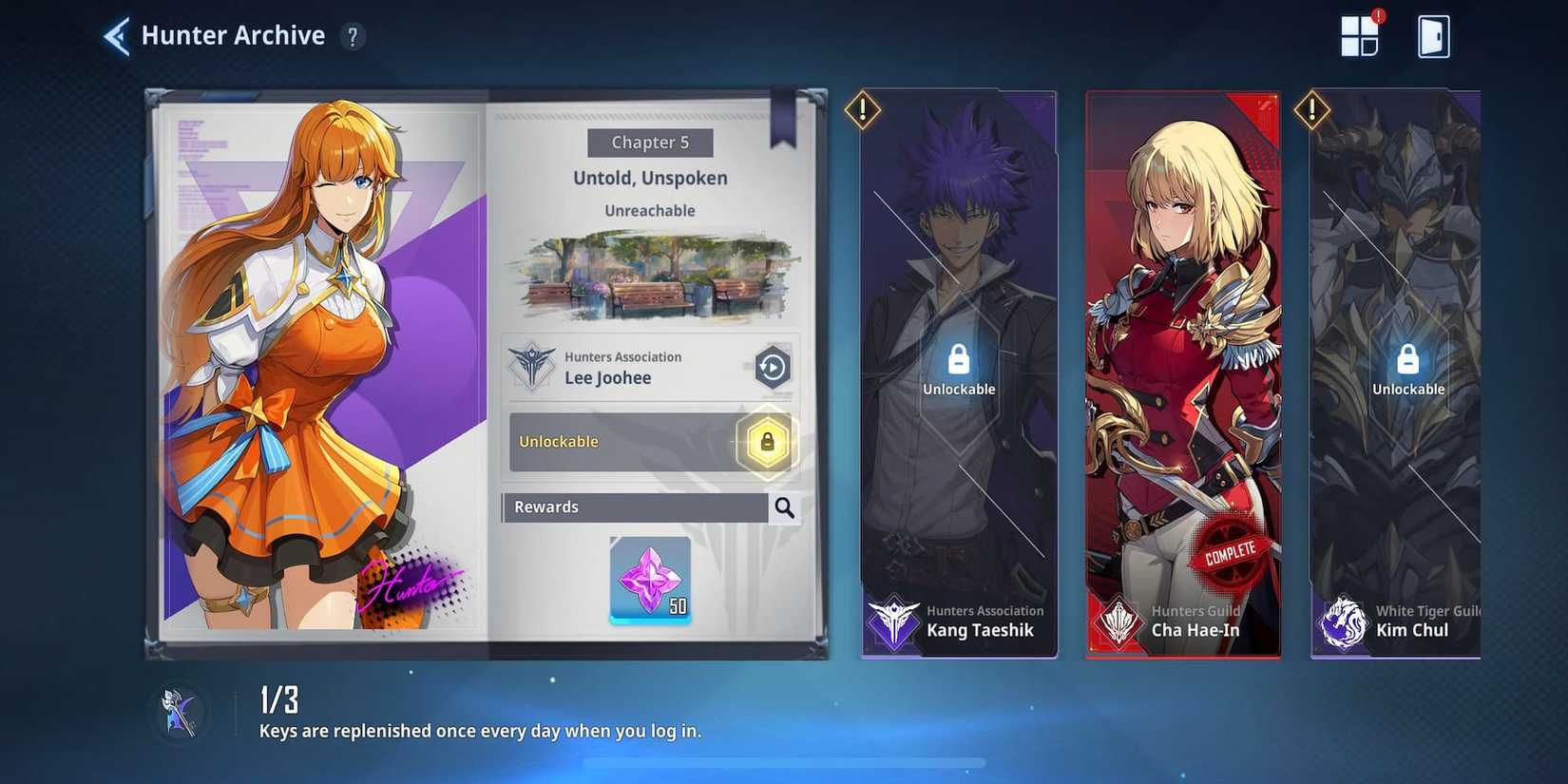Click the COMPLETE stamp on Cha Hae-In's card
Viewport: 1568px width, 784px height.
tap(1231, 548)
